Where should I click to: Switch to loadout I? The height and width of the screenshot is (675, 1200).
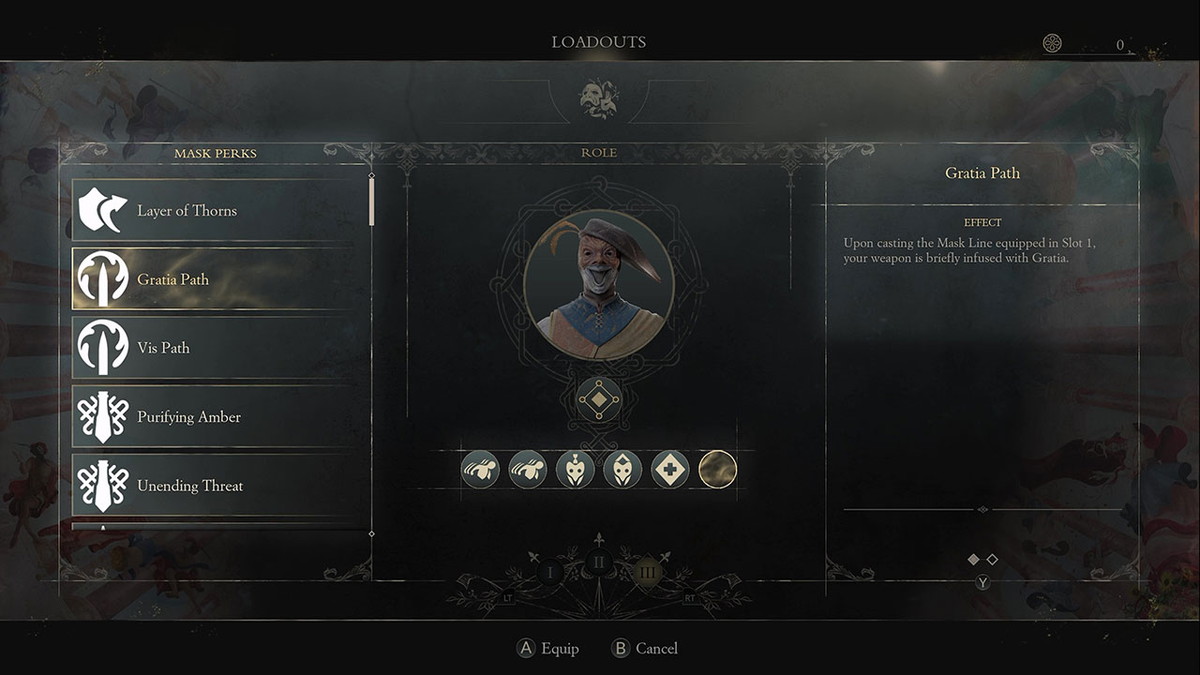(549, 573)
